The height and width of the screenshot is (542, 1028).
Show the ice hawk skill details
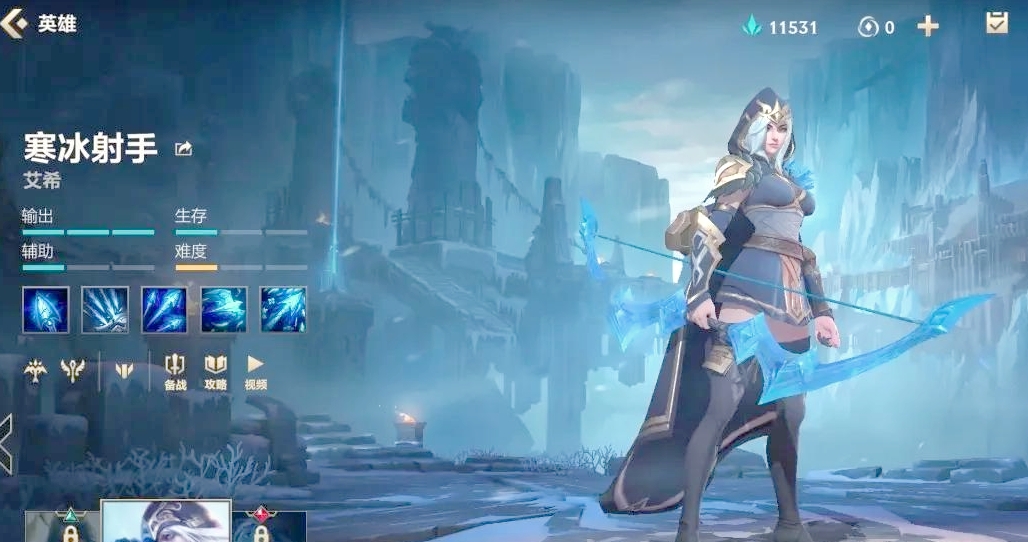(224, 309)
